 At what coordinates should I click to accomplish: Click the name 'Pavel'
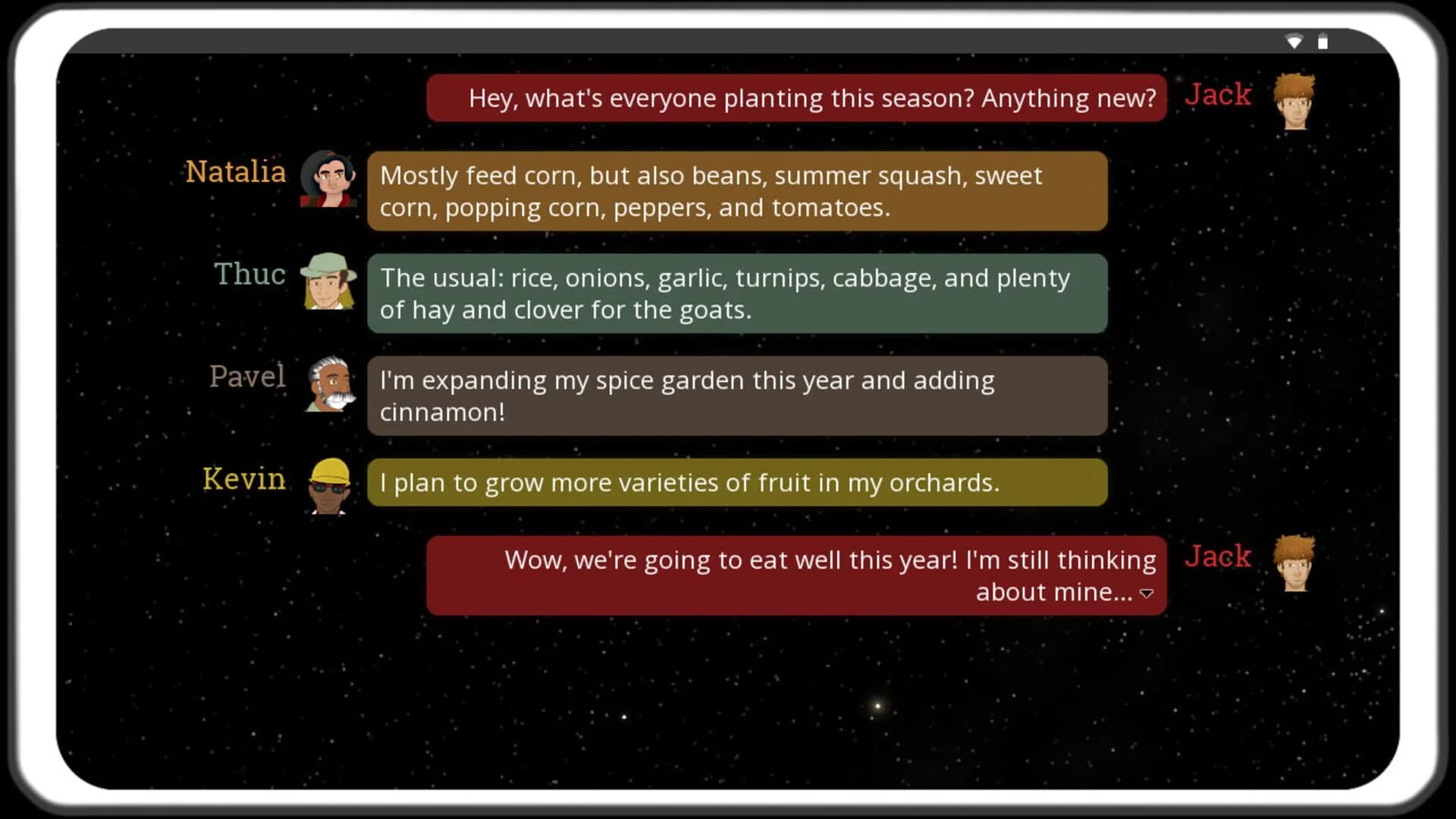(x=247, y=377)
